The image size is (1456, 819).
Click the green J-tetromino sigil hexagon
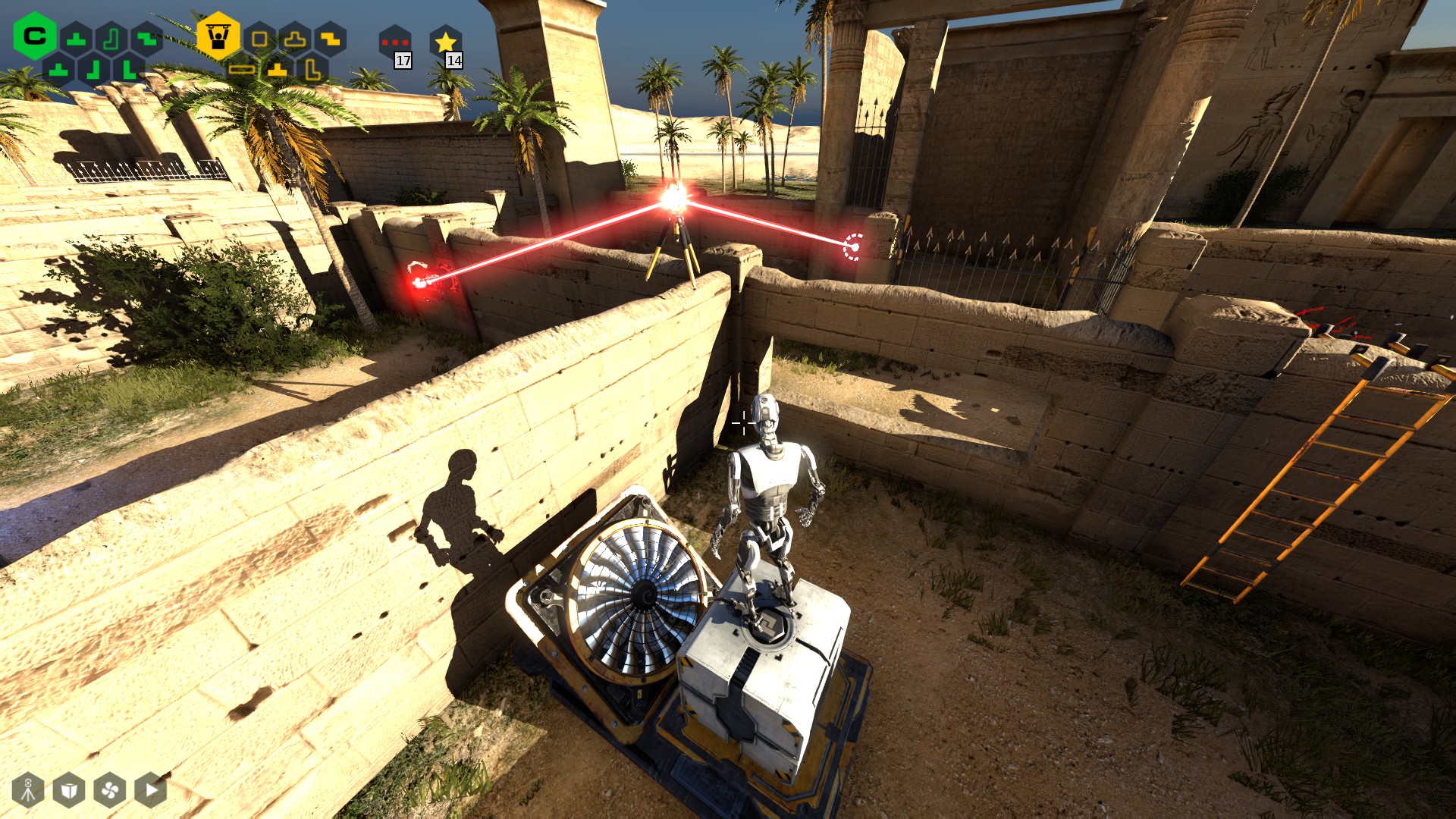coord(111,39)
